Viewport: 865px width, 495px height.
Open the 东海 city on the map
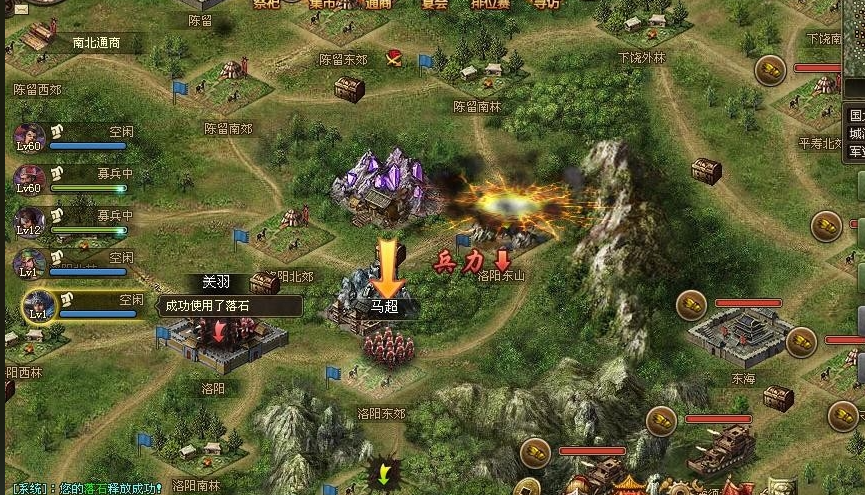tap(745, 335)
